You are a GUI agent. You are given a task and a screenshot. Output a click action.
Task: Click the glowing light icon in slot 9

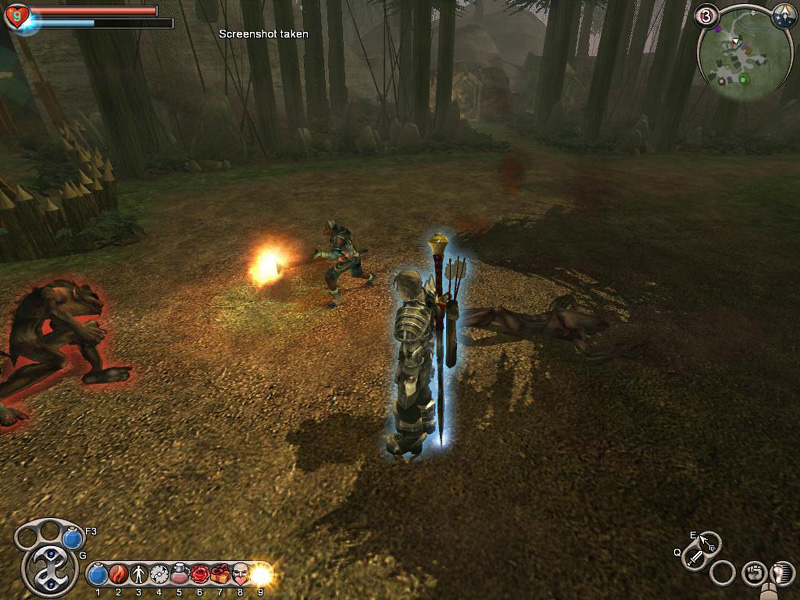261,575
